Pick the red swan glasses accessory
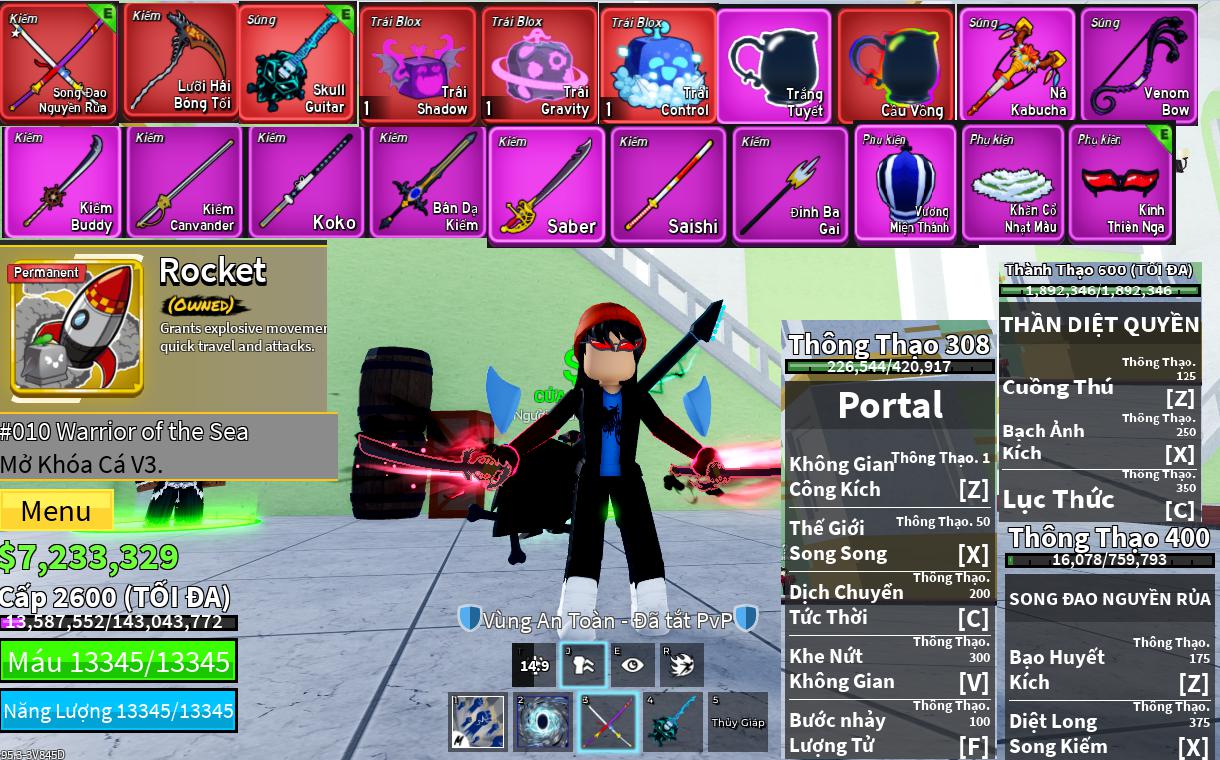Viewport: 1220px width, 760px height. [x=1120, y=183]
